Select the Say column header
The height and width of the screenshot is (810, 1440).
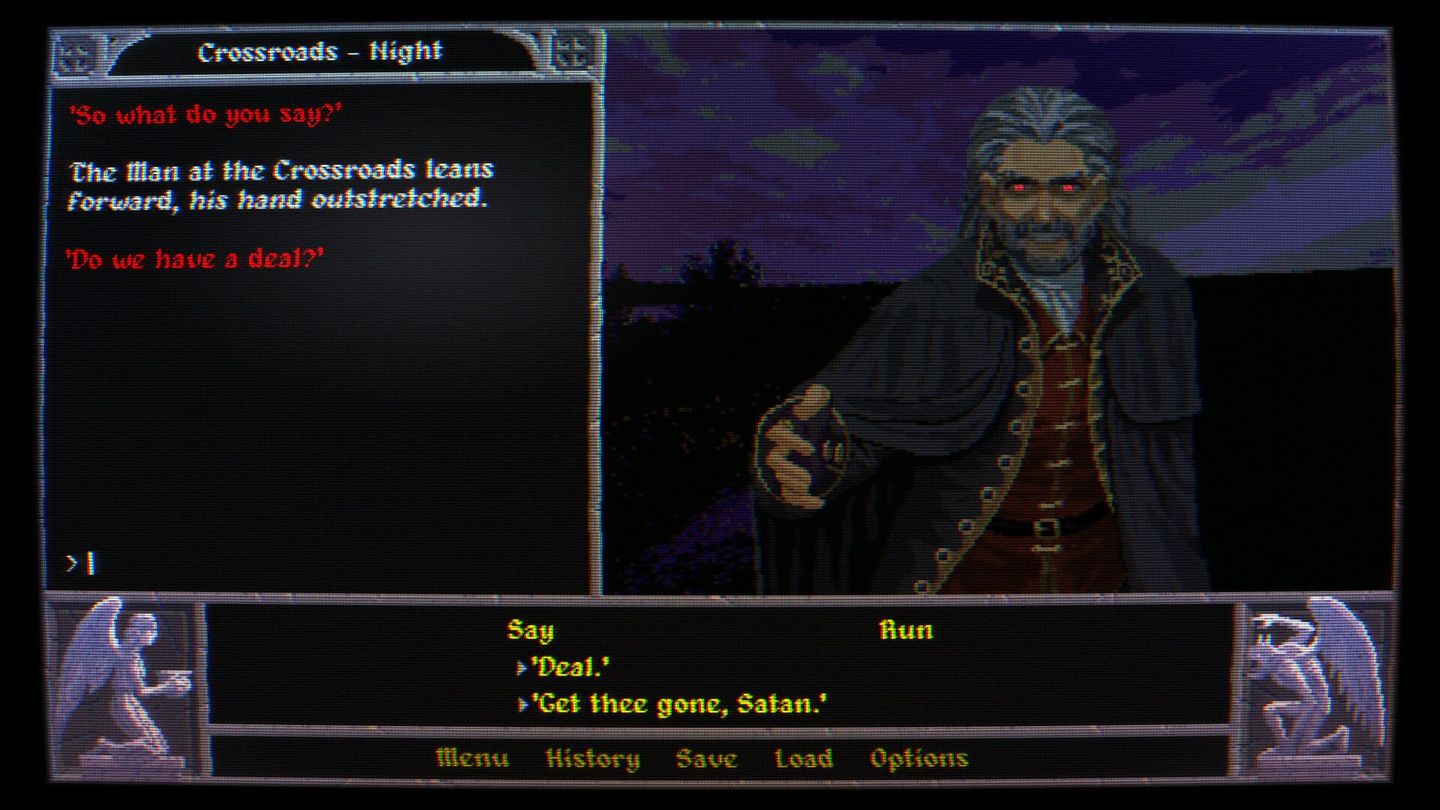[x=532, y=630]
